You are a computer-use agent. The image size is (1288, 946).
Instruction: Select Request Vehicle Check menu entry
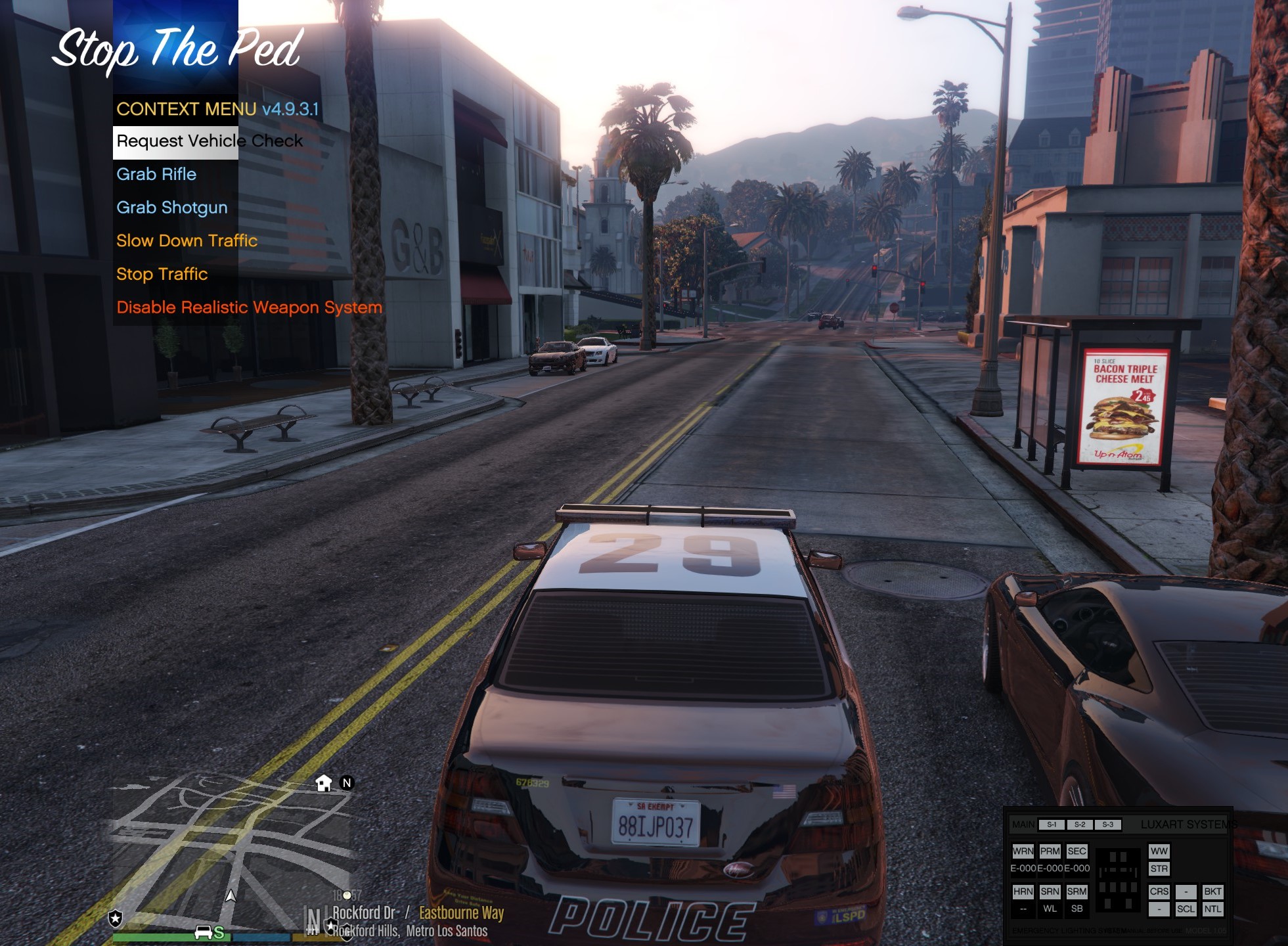[210, 142]
